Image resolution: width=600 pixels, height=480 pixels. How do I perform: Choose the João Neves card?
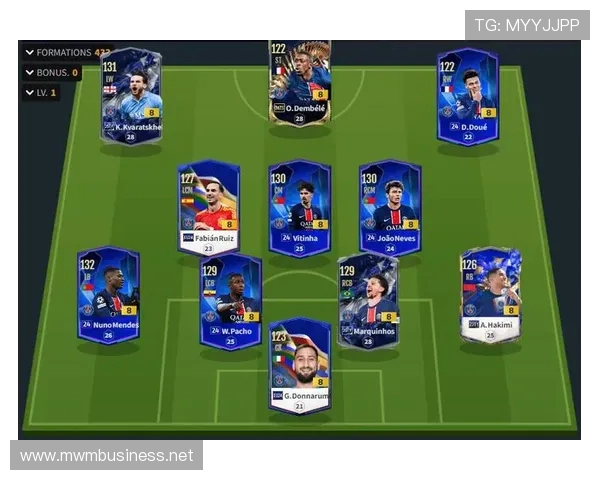390,207
